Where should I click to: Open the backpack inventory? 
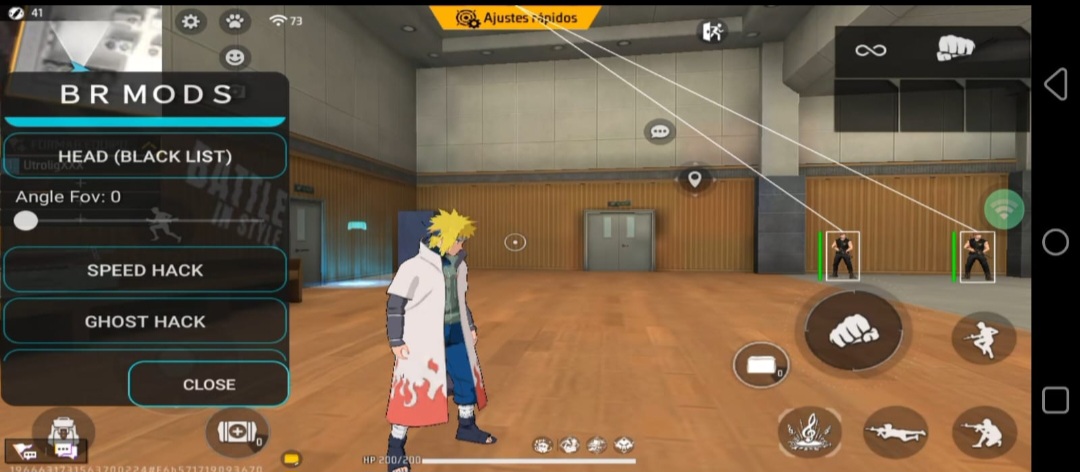tap(62, 430)
